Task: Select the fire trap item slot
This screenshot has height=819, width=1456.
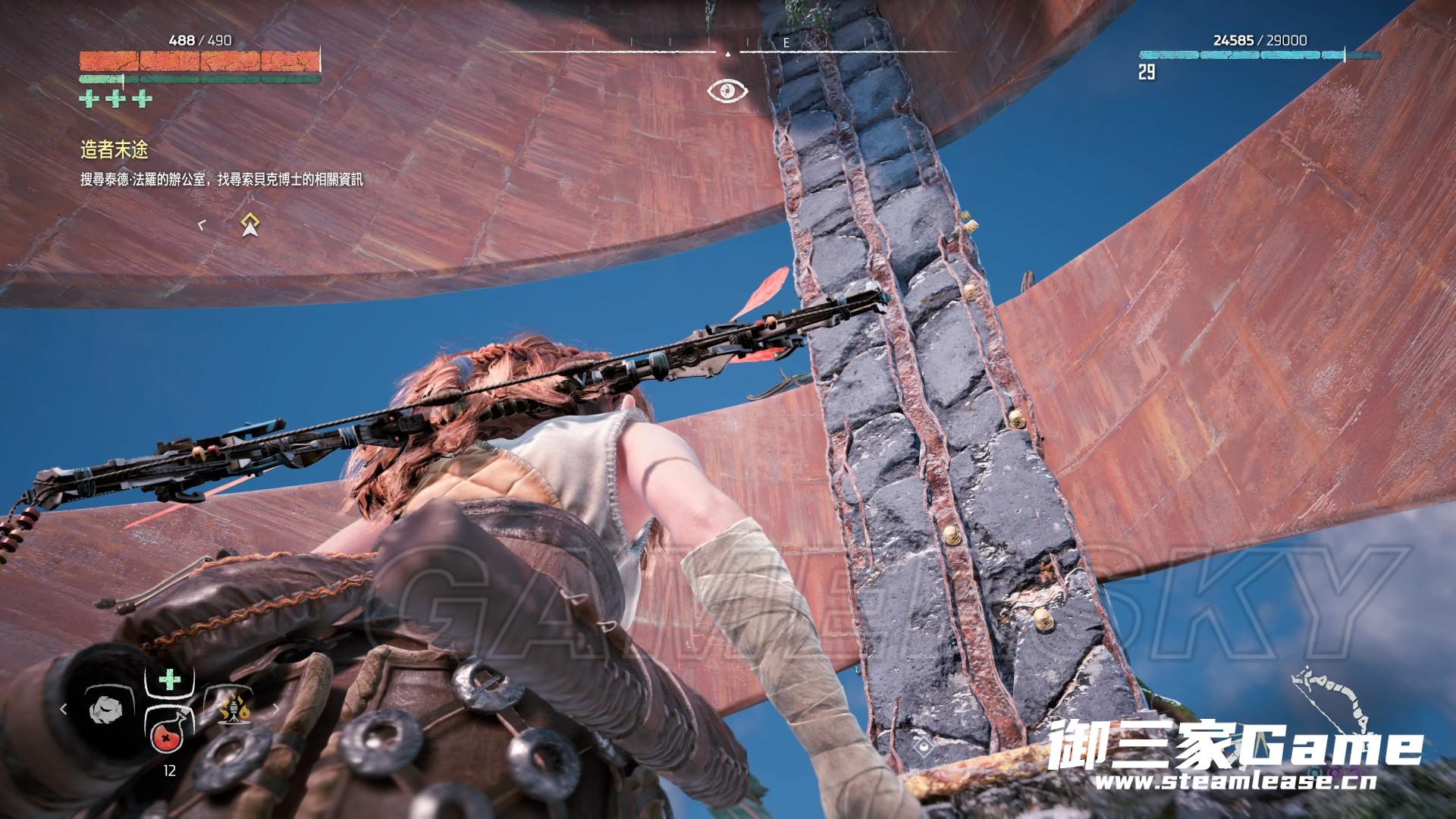Action: click(234, 708)
